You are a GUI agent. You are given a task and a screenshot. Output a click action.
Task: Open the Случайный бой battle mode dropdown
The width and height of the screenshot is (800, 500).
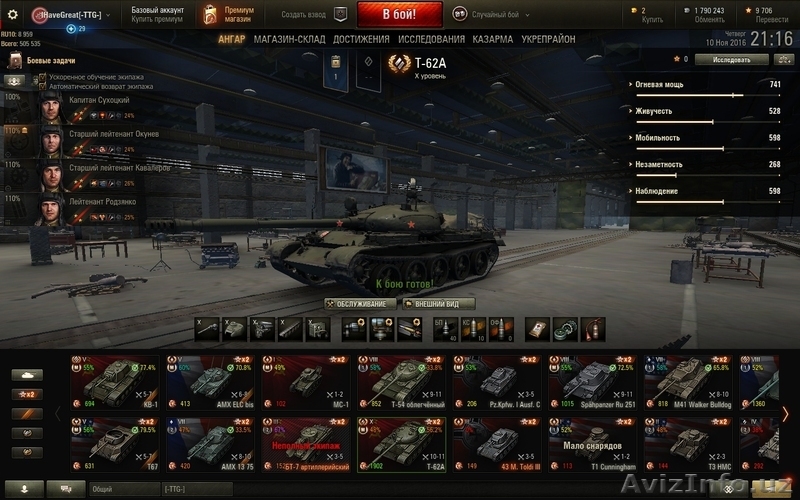(490, 14)
